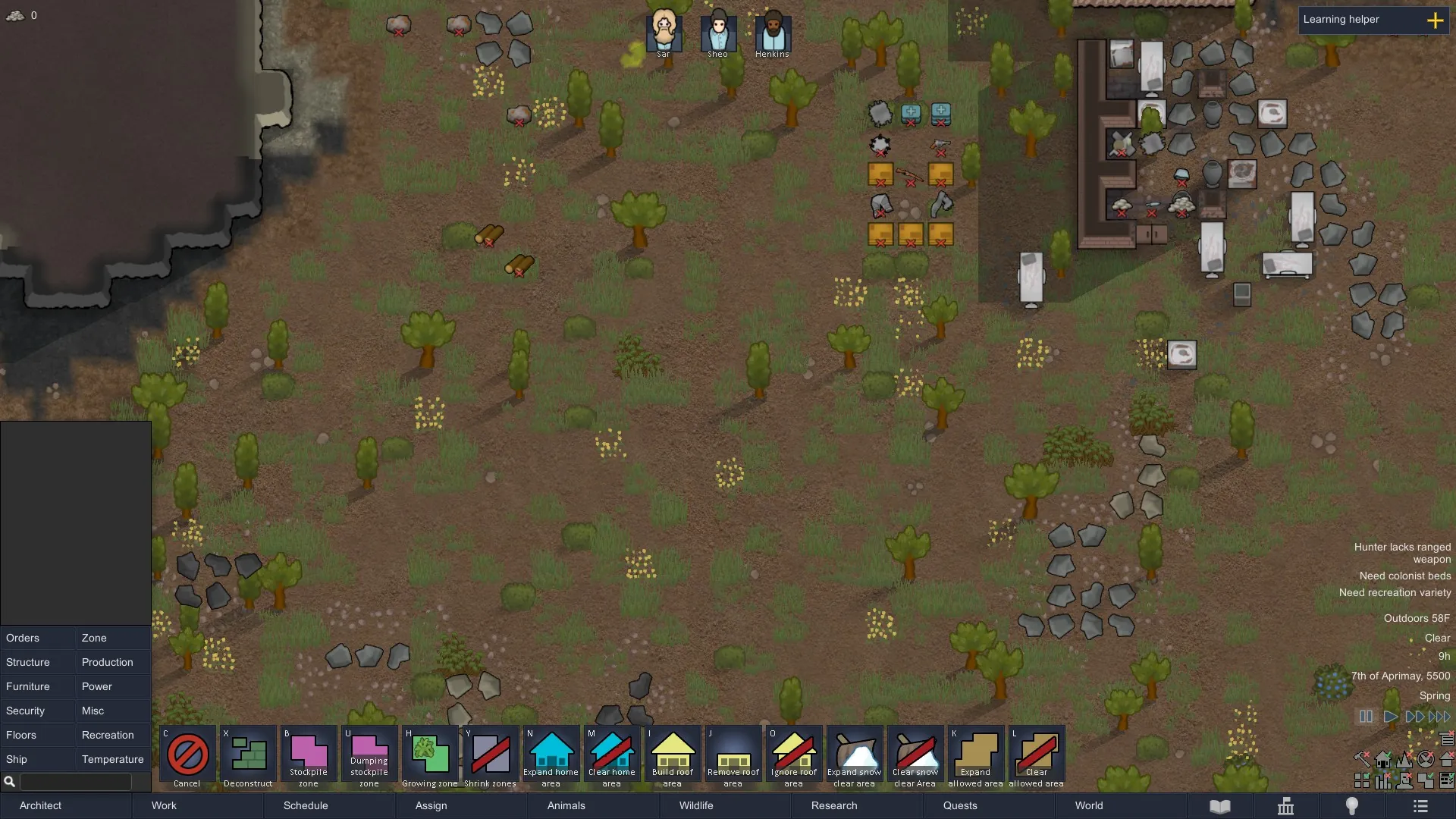
Task: Select the Temperature category
Action: point(112,759)
